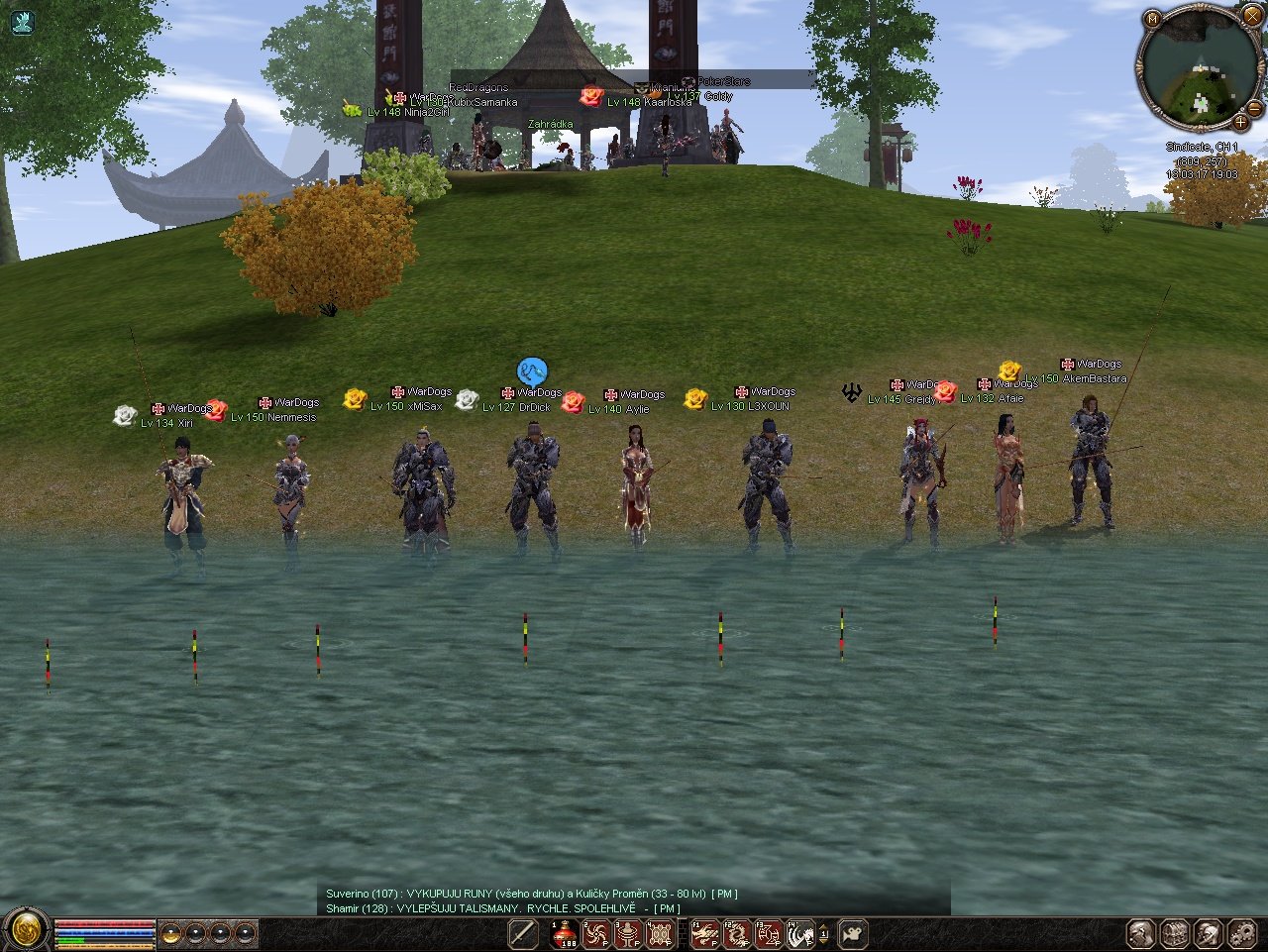Click the green icon in the top-left corner

click(22, 22)
